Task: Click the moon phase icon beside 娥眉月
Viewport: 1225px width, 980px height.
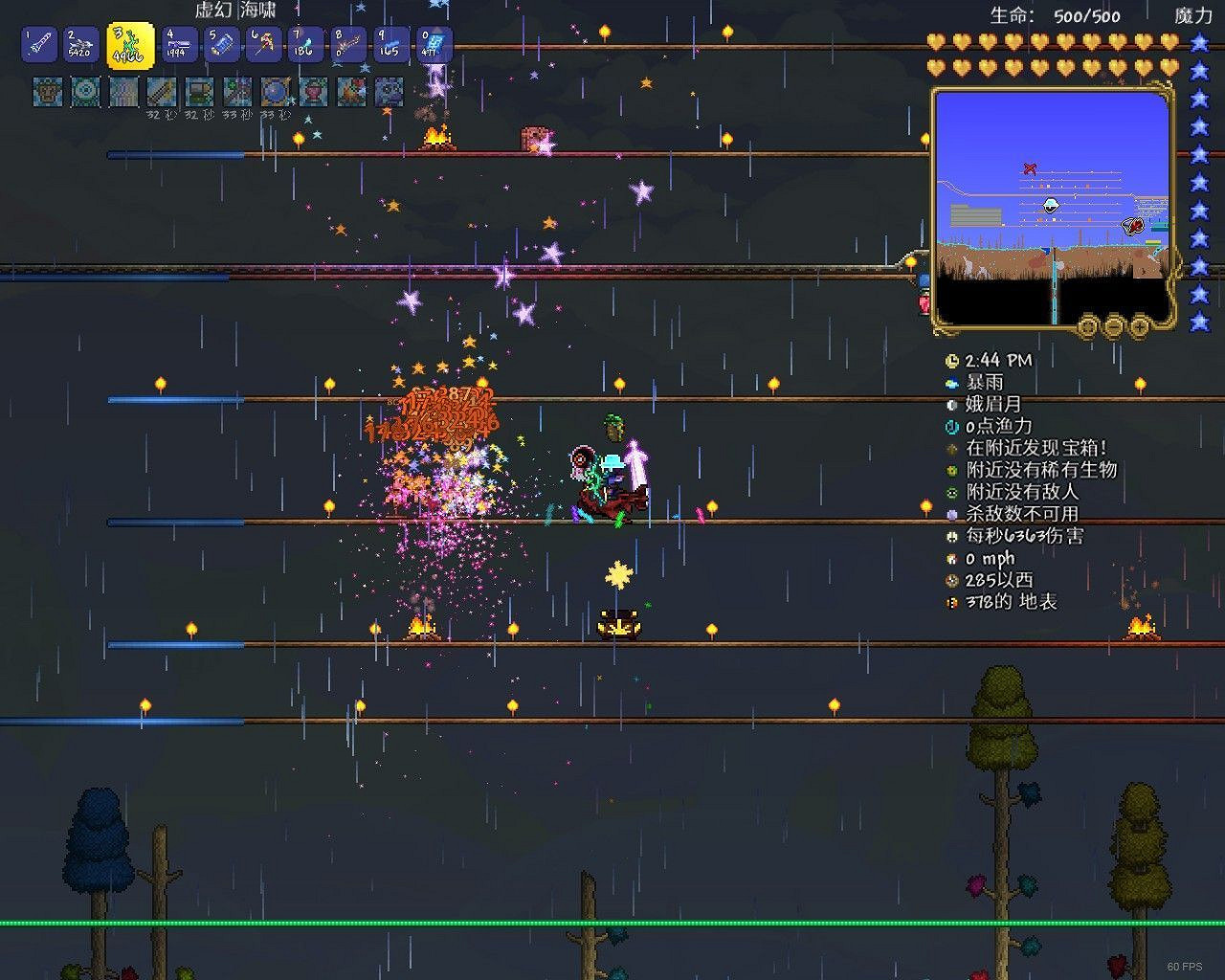Action: click(x=950, y=405)
